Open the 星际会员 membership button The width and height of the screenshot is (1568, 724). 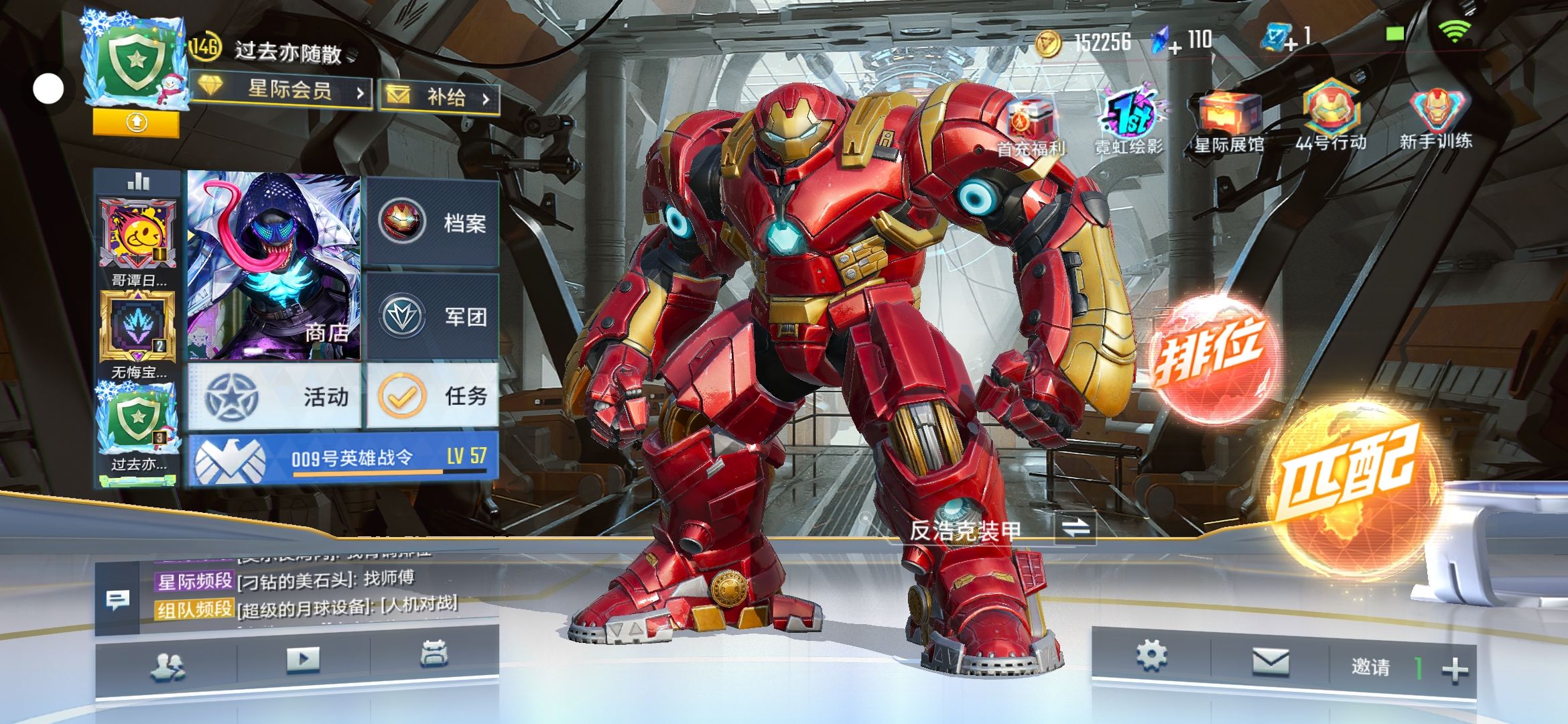pos(281,90)
